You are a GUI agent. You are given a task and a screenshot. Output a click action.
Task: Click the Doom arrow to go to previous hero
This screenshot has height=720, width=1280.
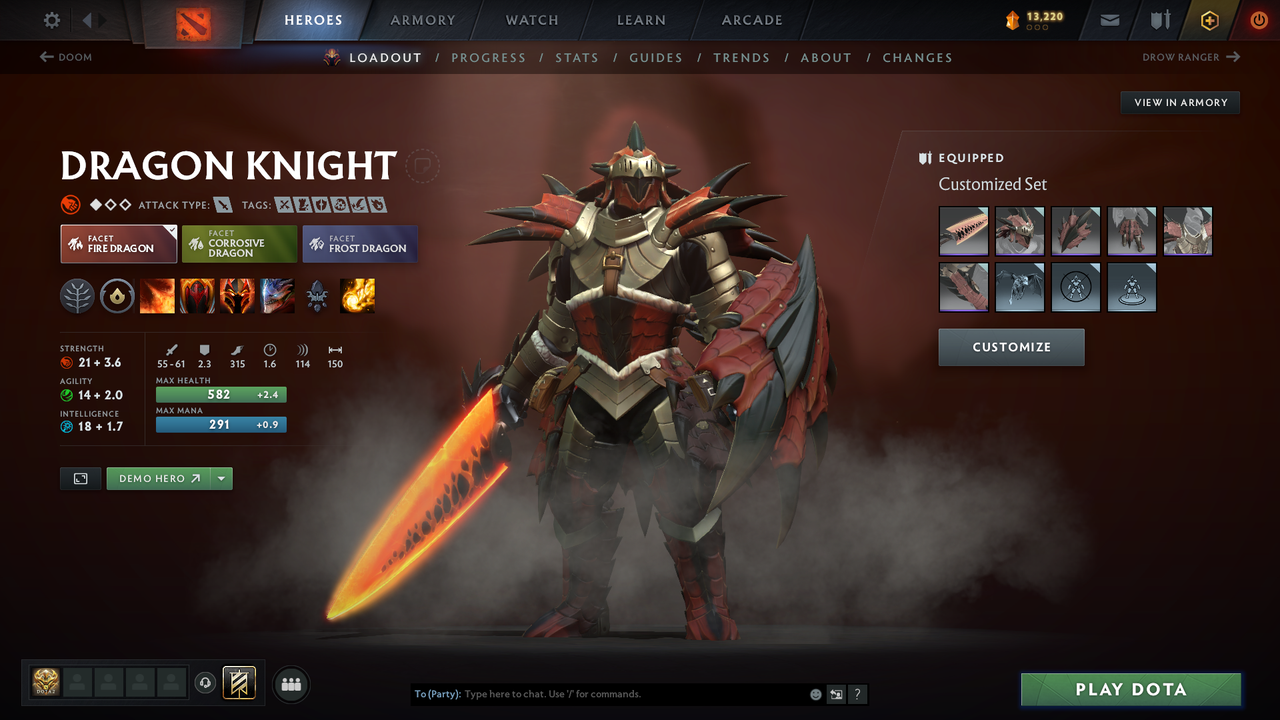[x=47, y=57]
